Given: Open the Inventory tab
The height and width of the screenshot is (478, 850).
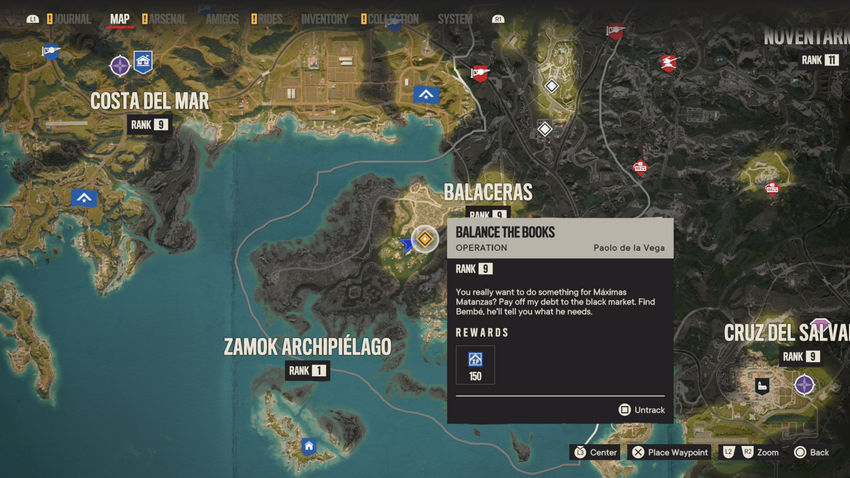Looking at the screenshot, I should 324,19.
